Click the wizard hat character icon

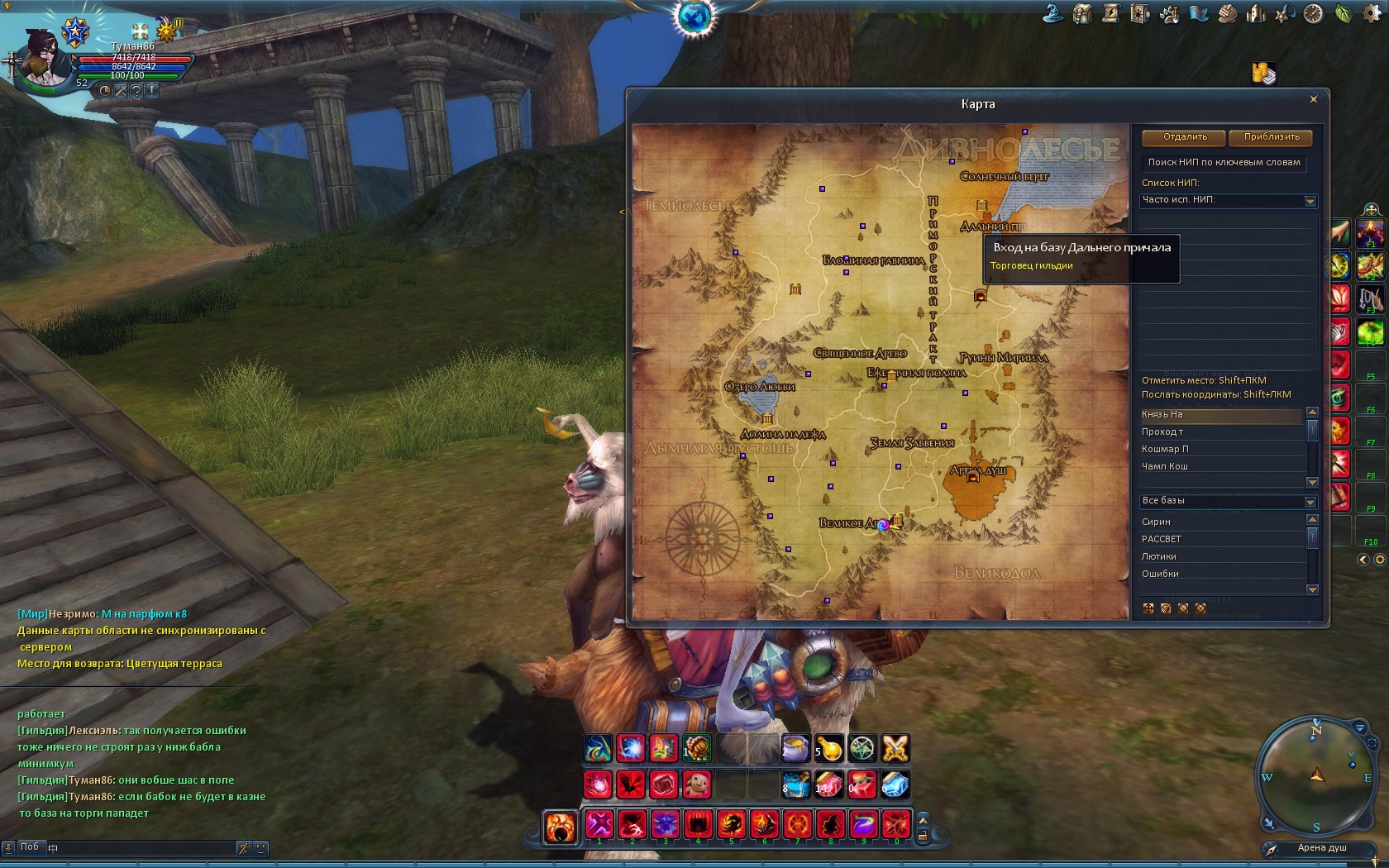point(1052,13)
